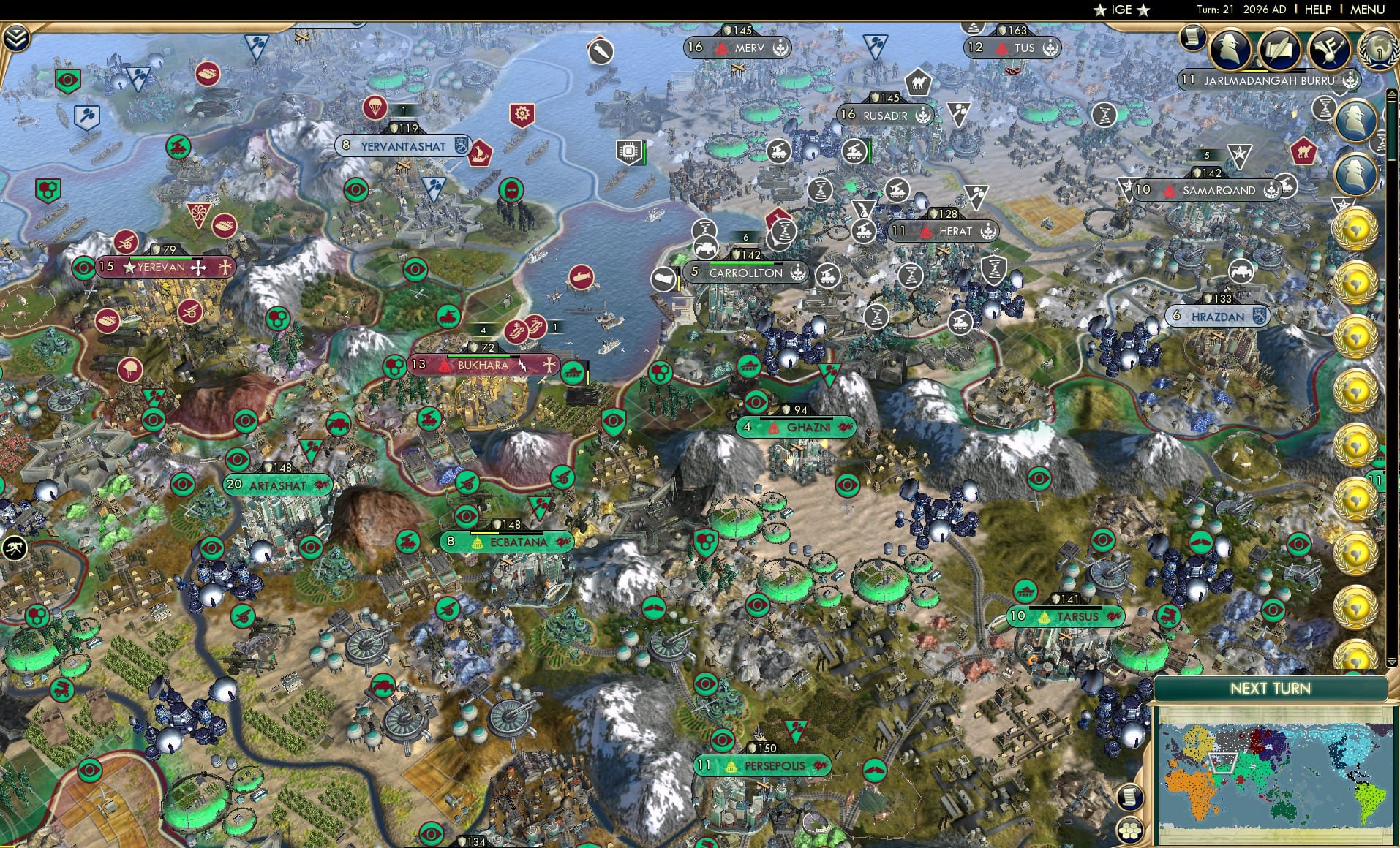Open the MENU item
The image size is (1400, 848).
pyautogui.click(x=1369, y=10)
